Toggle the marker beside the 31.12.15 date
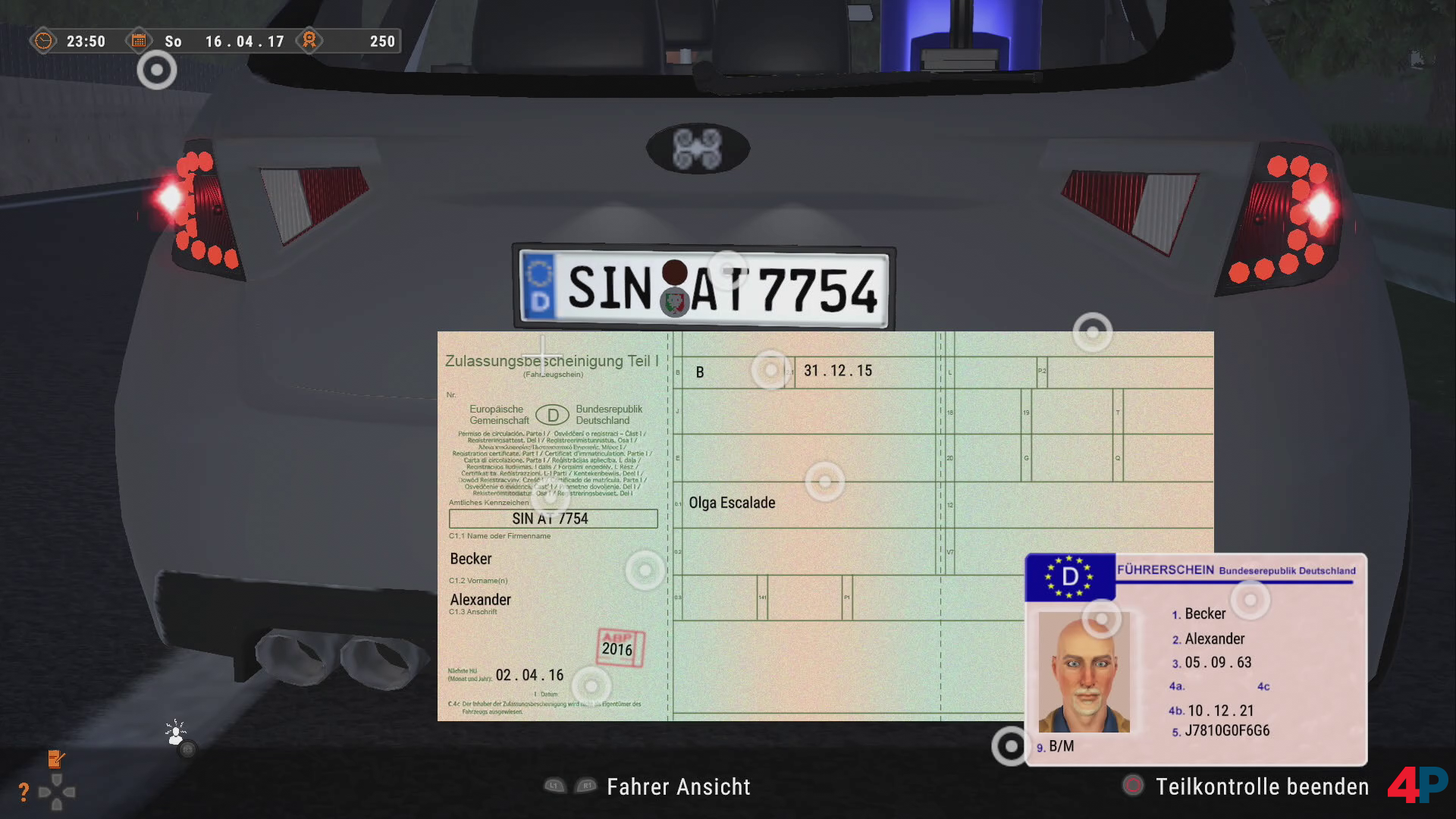This screenshot has height=819, width=1456. [x=771, y=371]
